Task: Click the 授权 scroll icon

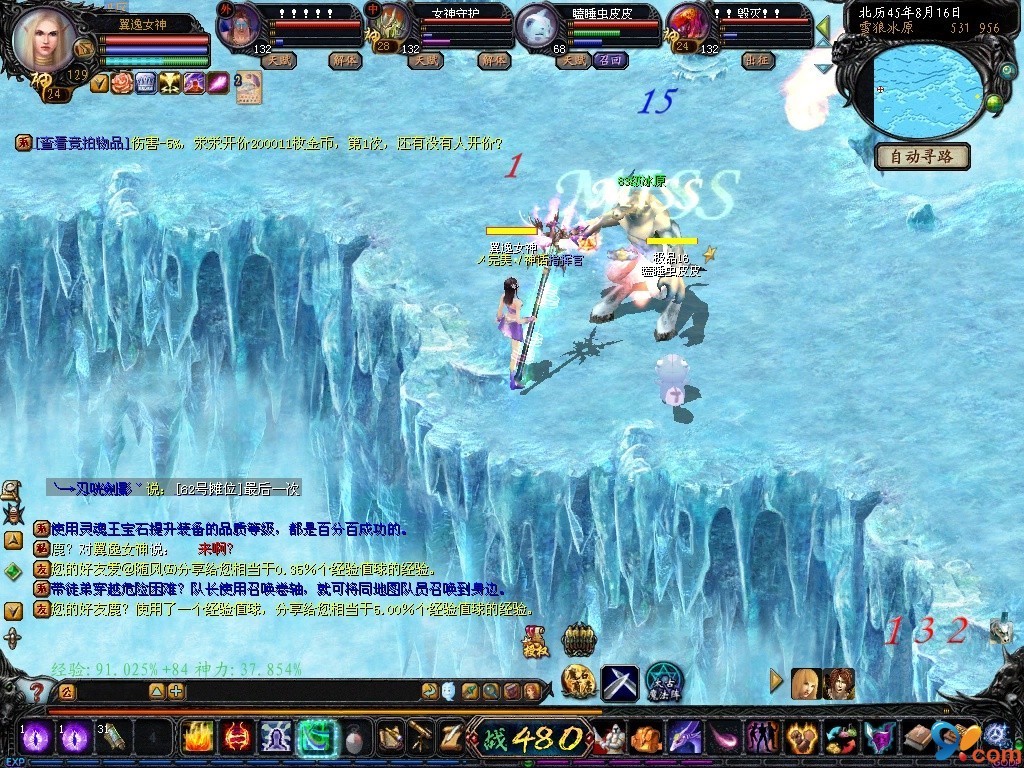Action: [x=535, y=643]
